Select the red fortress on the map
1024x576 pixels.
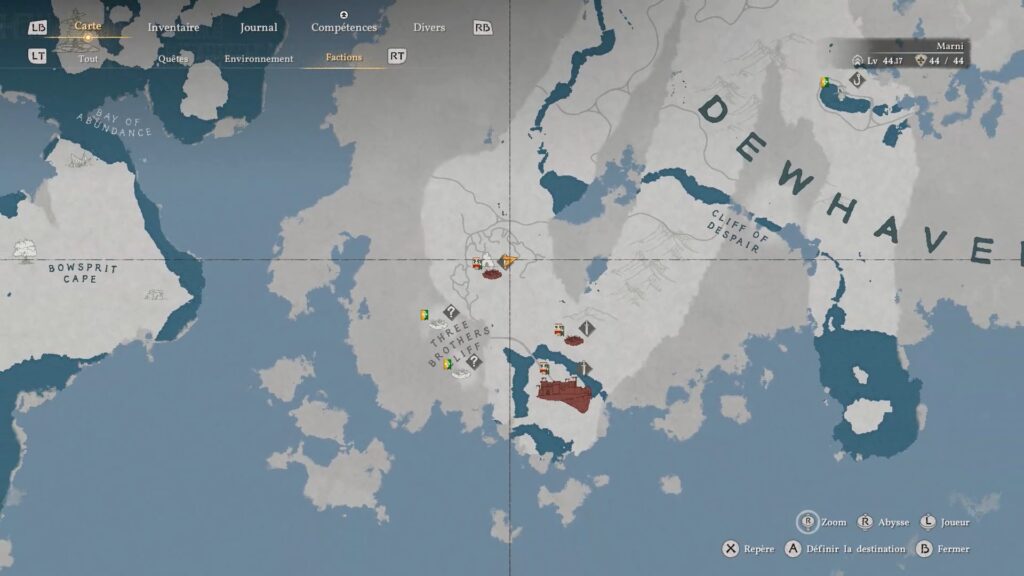pyautogui.click(x=568, y=391)
